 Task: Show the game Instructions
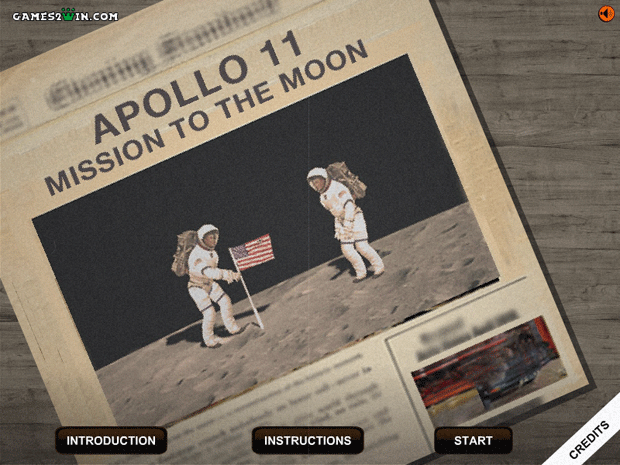[307, 440]
